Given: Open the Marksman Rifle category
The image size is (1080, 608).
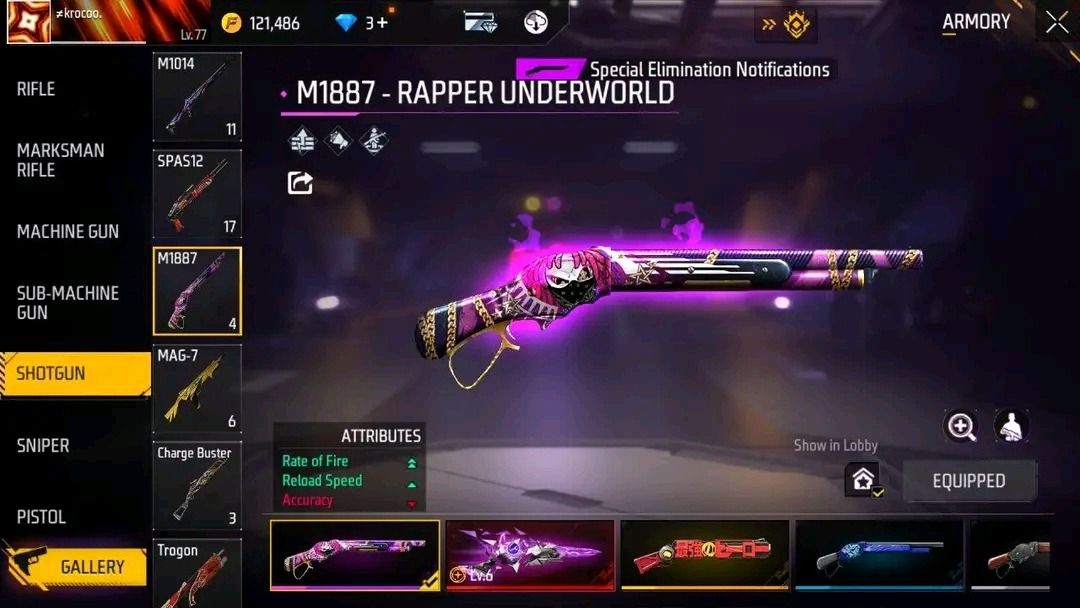Looking at the screenshot, I should (60, 160).
